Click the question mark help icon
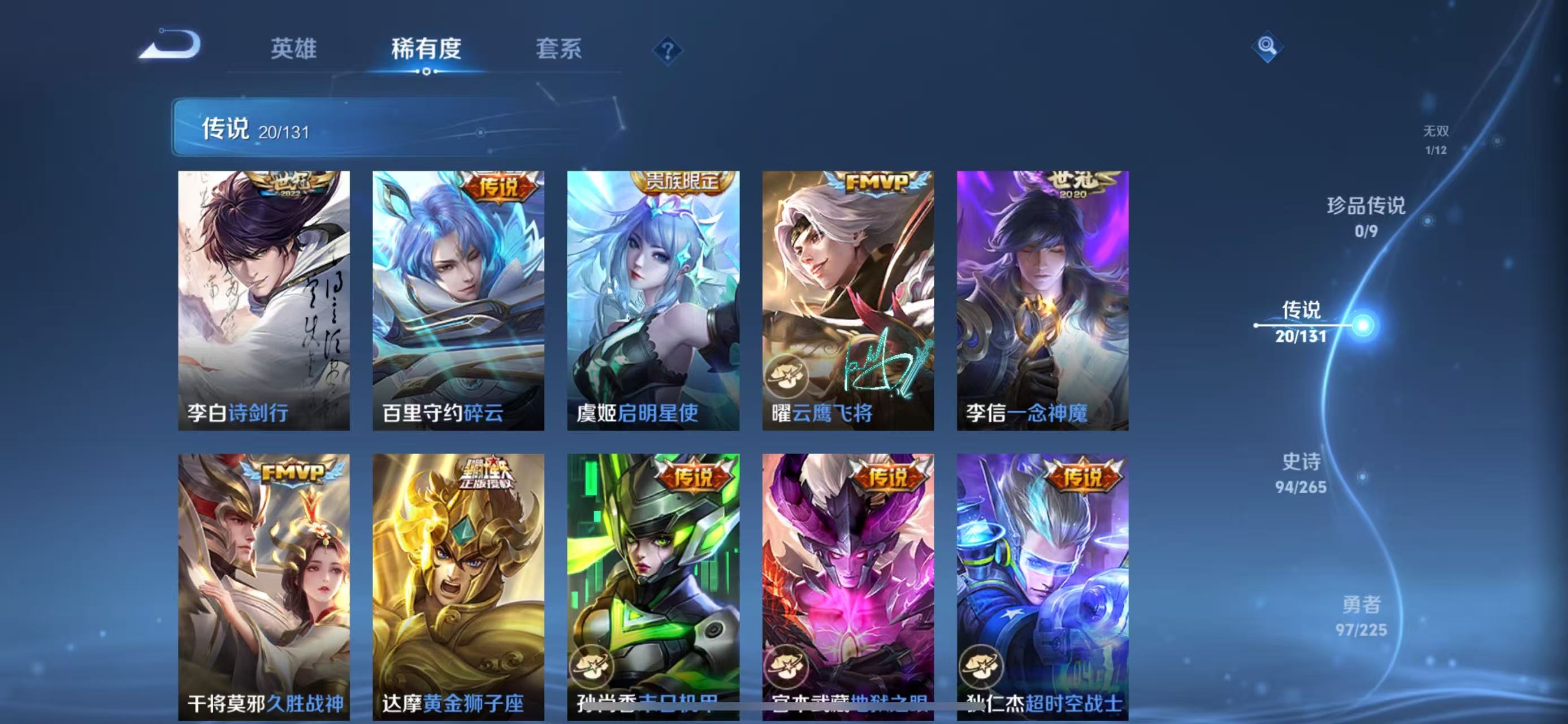The image size is (1568, 724). point(669,51)
